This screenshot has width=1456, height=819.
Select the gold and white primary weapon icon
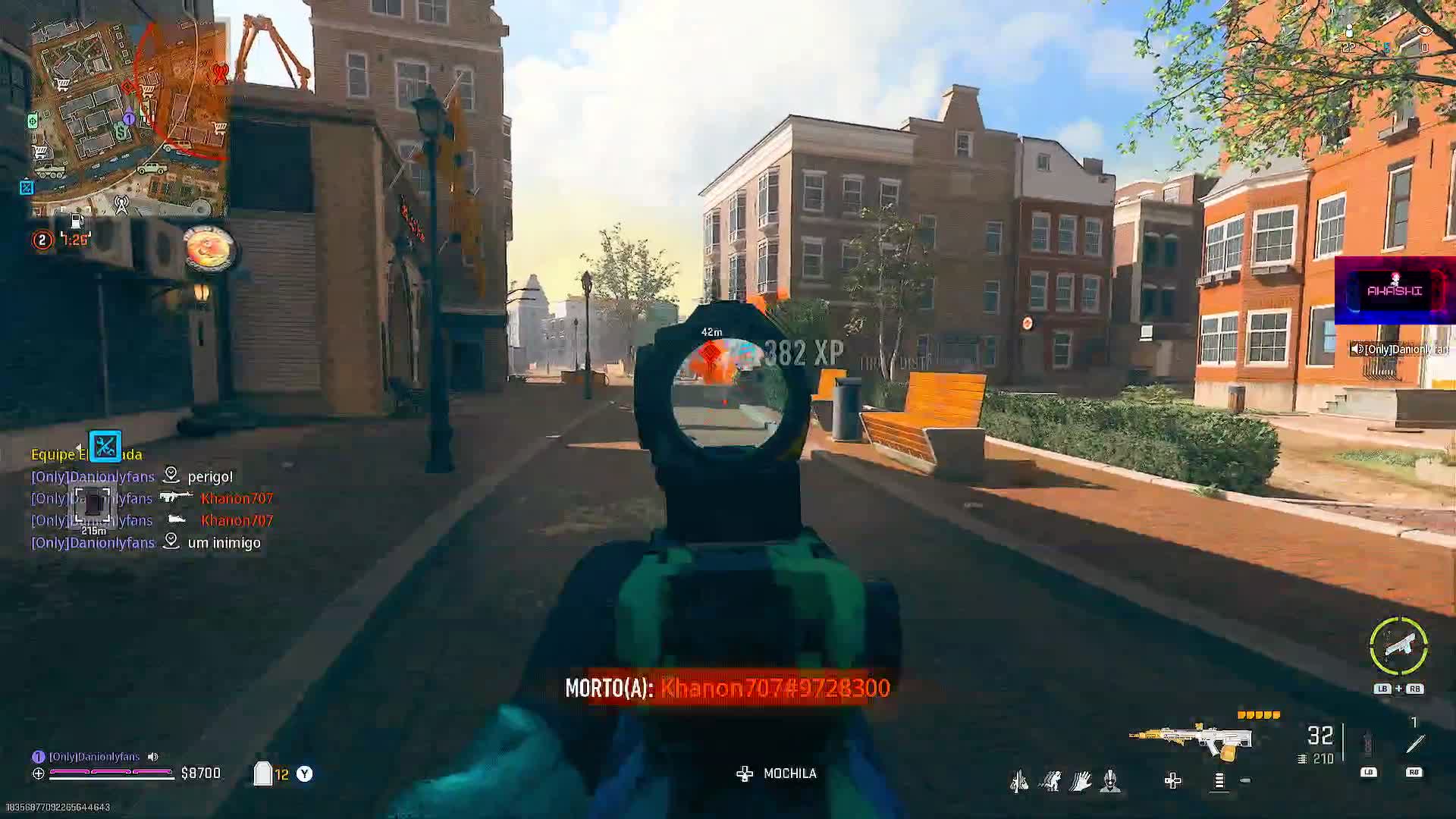pyautogui.click(x=1191, y=739)
